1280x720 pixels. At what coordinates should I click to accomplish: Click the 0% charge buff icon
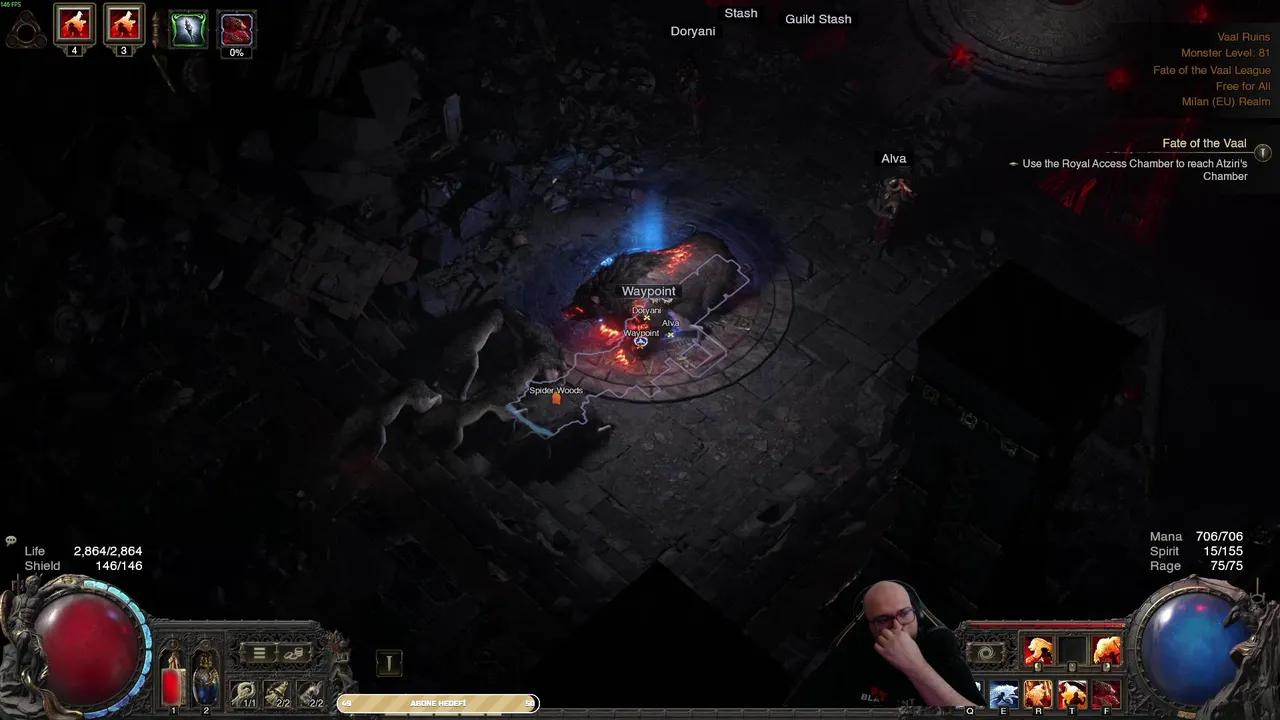(236, 28)
